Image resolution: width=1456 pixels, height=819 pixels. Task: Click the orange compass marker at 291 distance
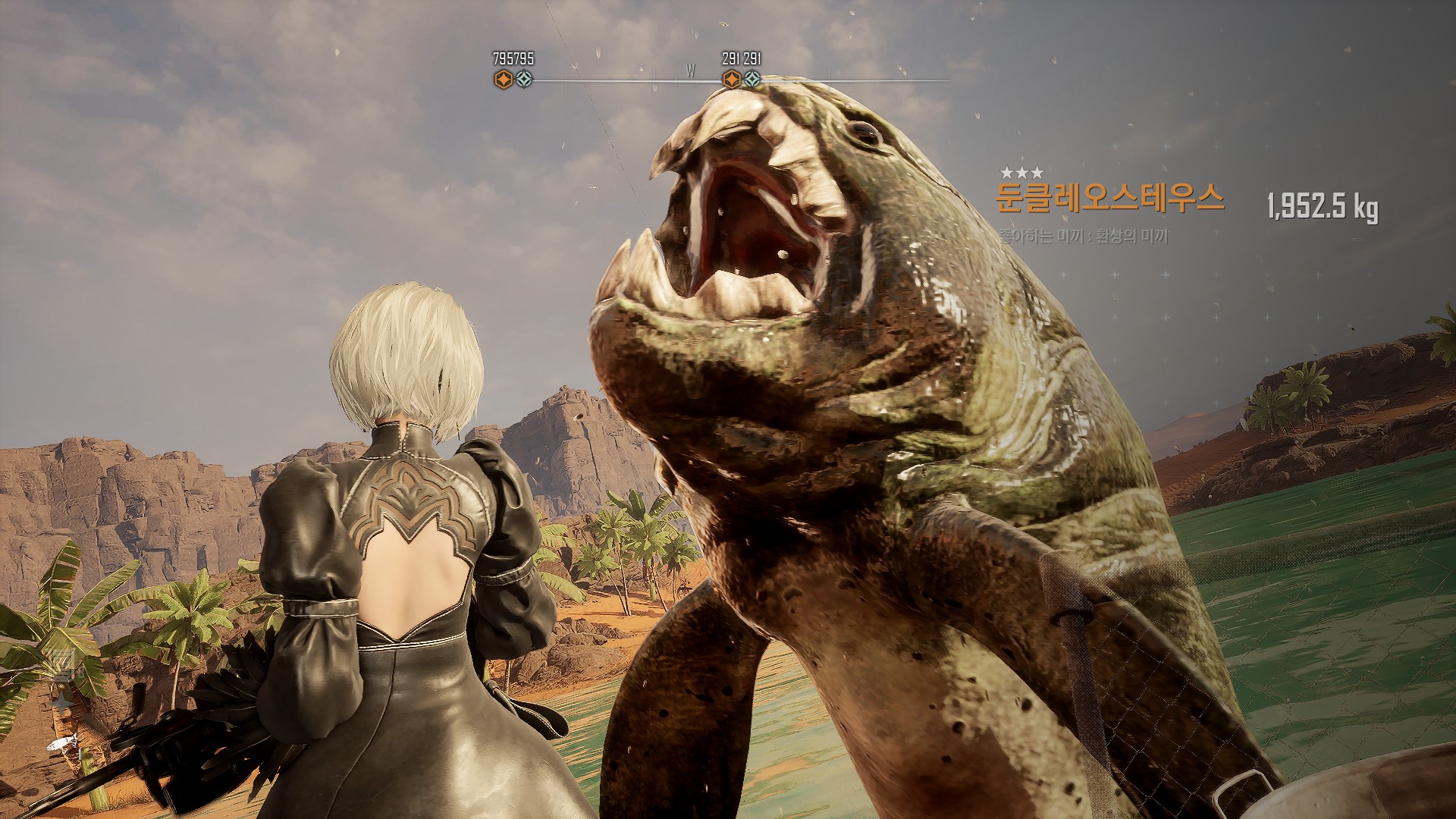pyautogui.click(x=731, y=79)
